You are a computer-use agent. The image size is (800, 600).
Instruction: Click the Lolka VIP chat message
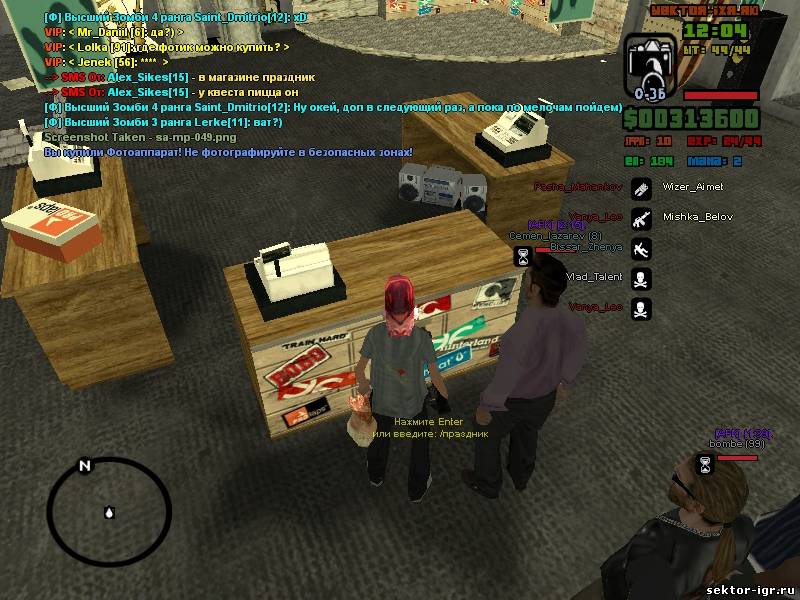tap(167, 47)
